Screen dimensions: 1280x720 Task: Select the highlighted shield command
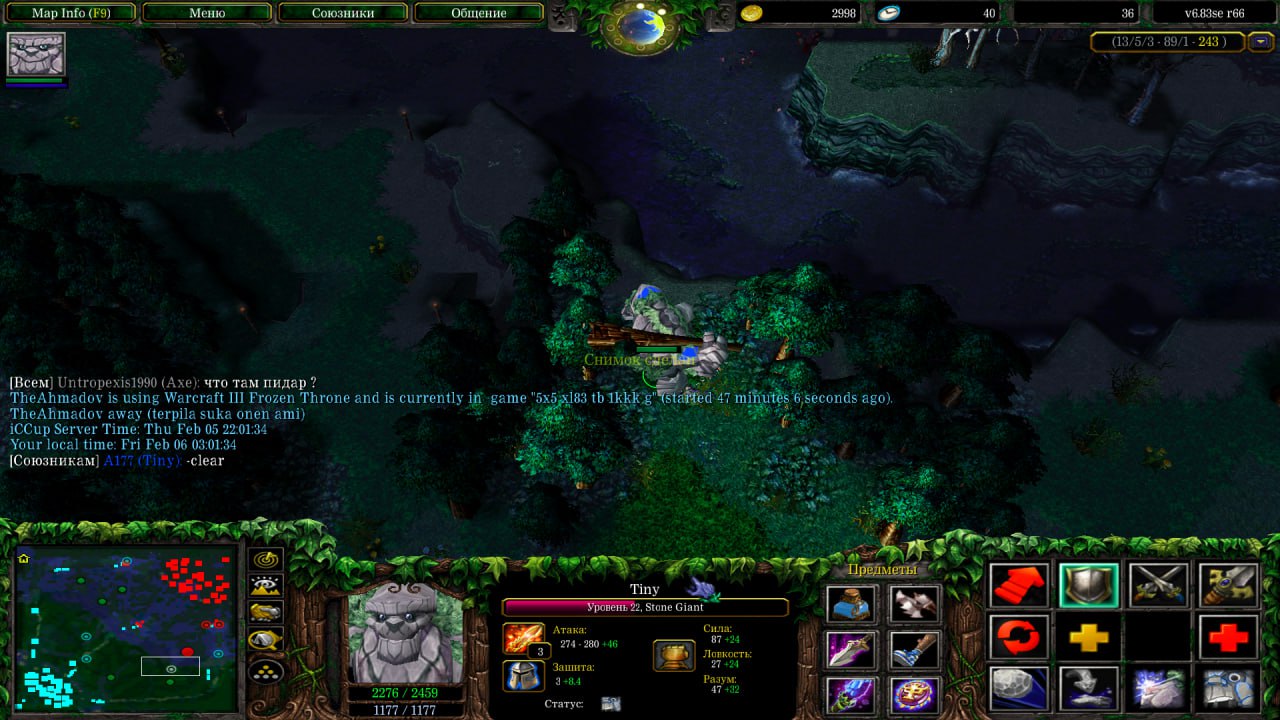tap(1089, 586)
